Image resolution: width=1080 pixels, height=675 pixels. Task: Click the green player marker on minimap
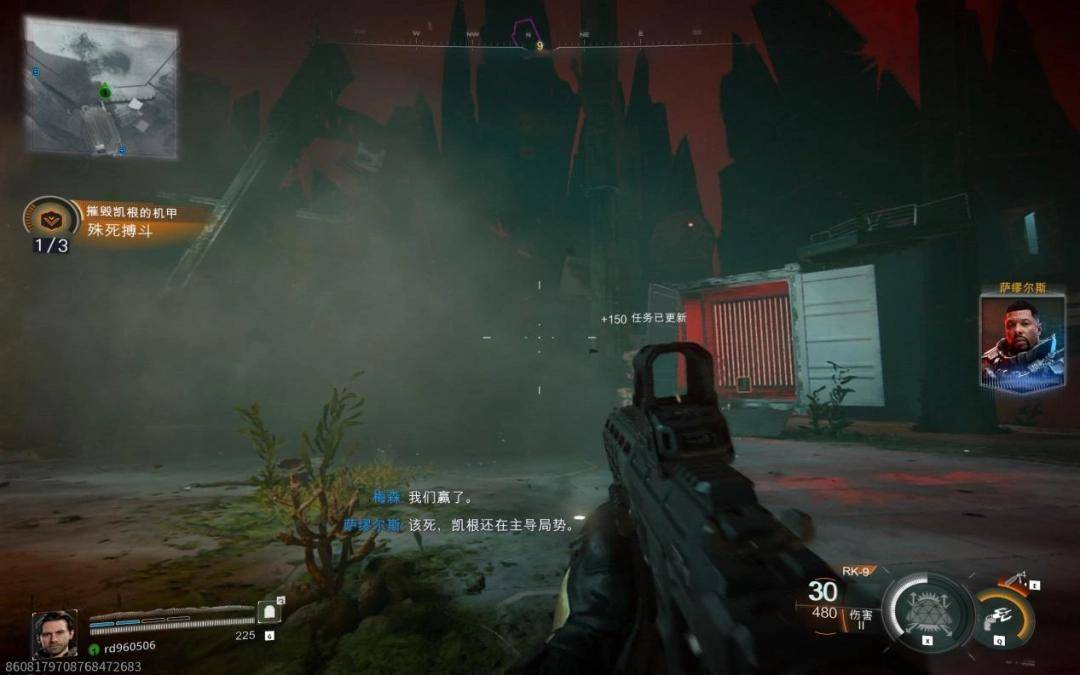point(104,92)
